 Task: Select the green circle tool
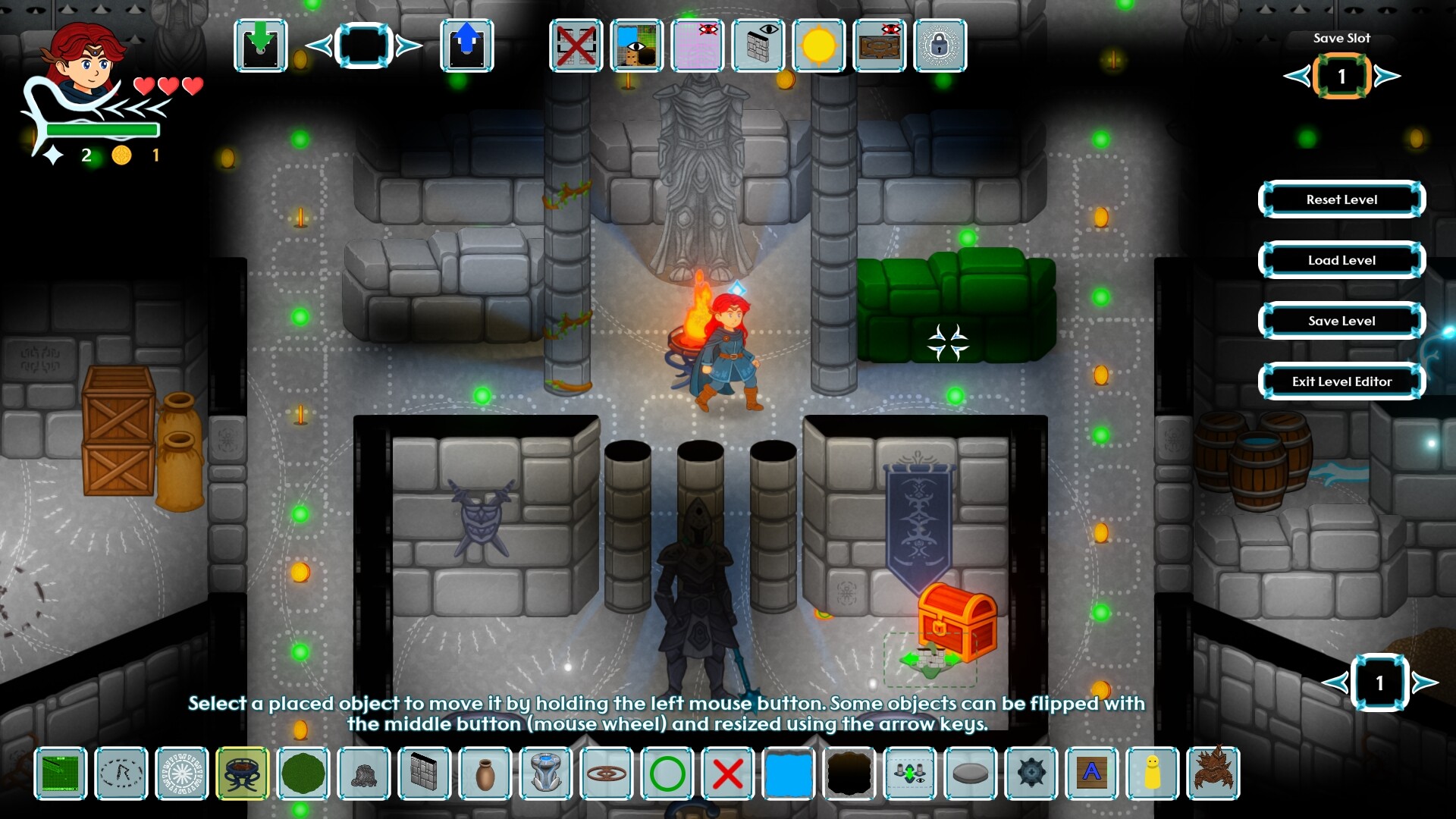coord(667,773)
